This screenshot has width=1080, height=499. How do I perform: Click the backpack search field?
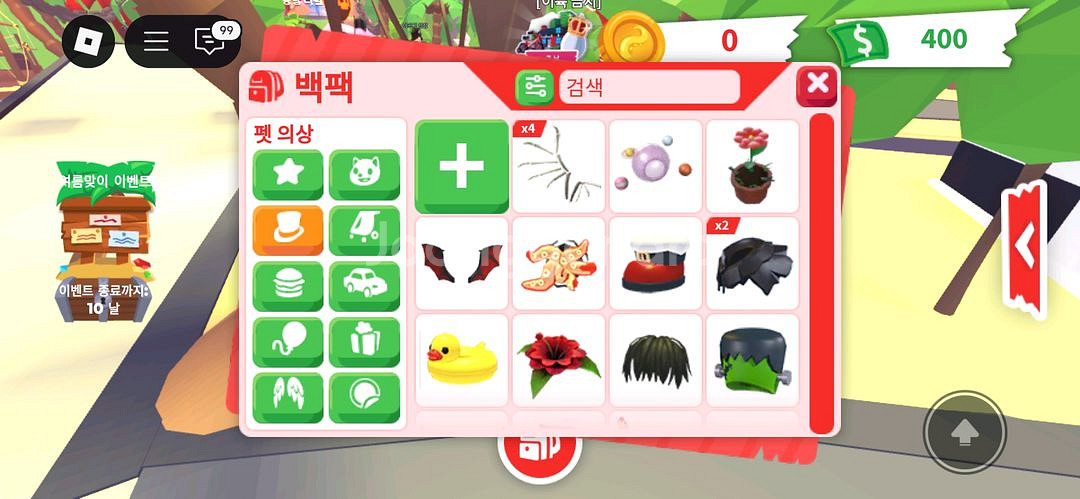click(648, 87)
